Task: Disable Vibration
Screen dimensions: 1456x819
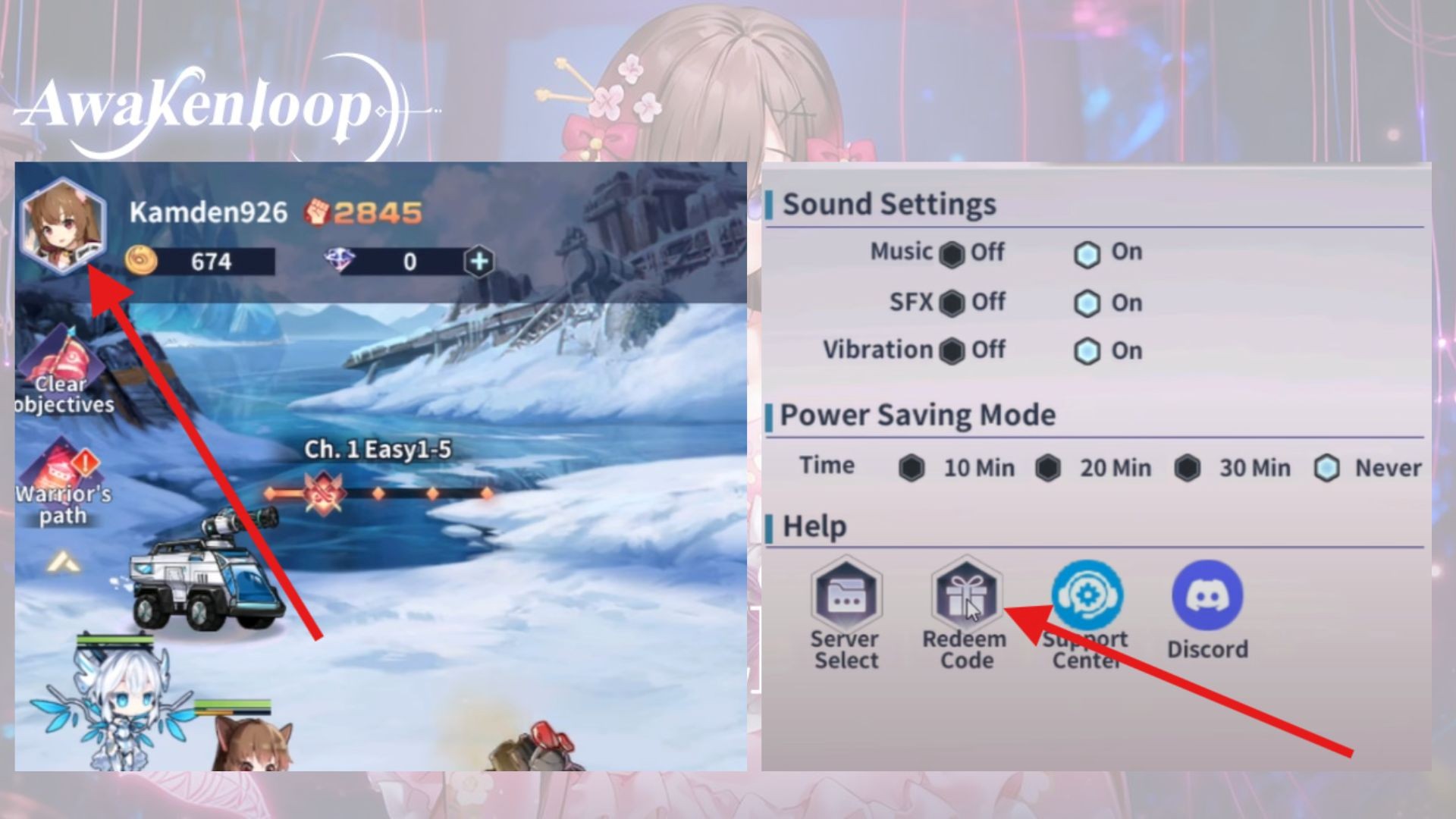Action: coord(952,351)
